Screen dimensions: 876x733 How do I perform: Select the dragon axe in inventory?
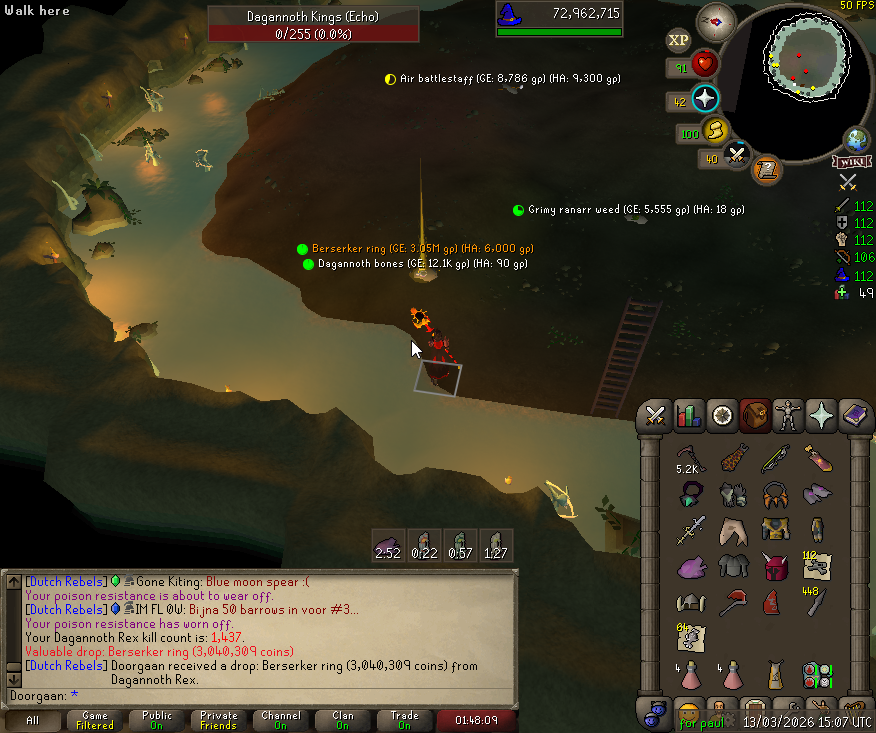[733, 603]
